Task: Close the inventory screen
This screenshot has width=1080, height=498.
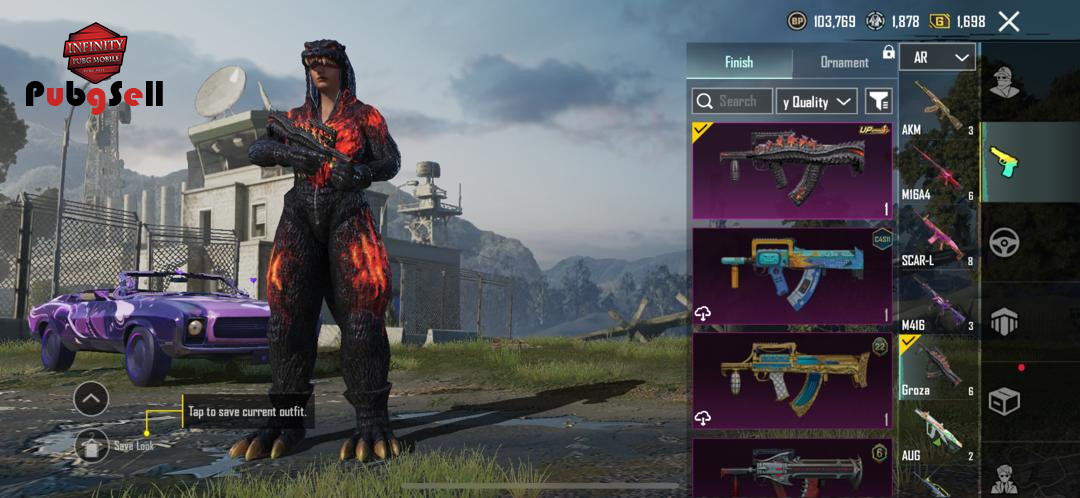Action: coord(1009,21)
